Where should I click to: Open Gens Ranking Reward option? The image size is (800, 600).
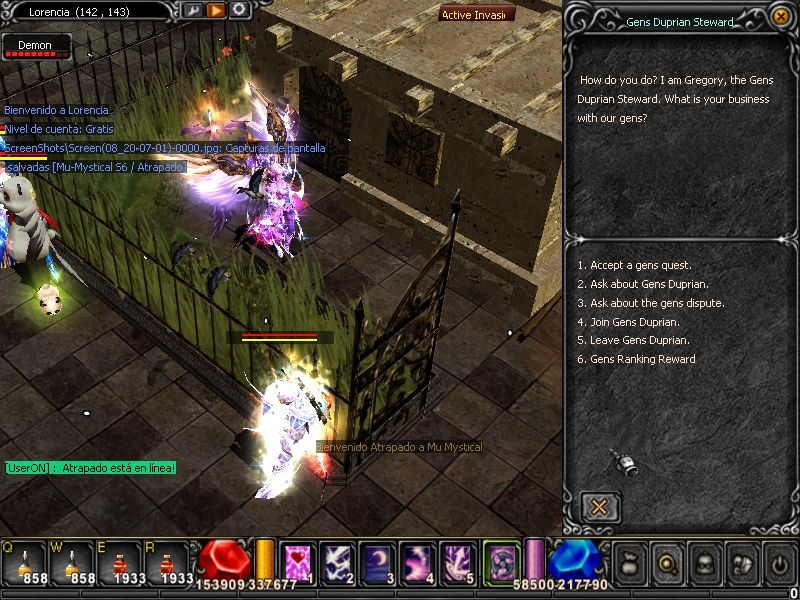click(642, 359)
